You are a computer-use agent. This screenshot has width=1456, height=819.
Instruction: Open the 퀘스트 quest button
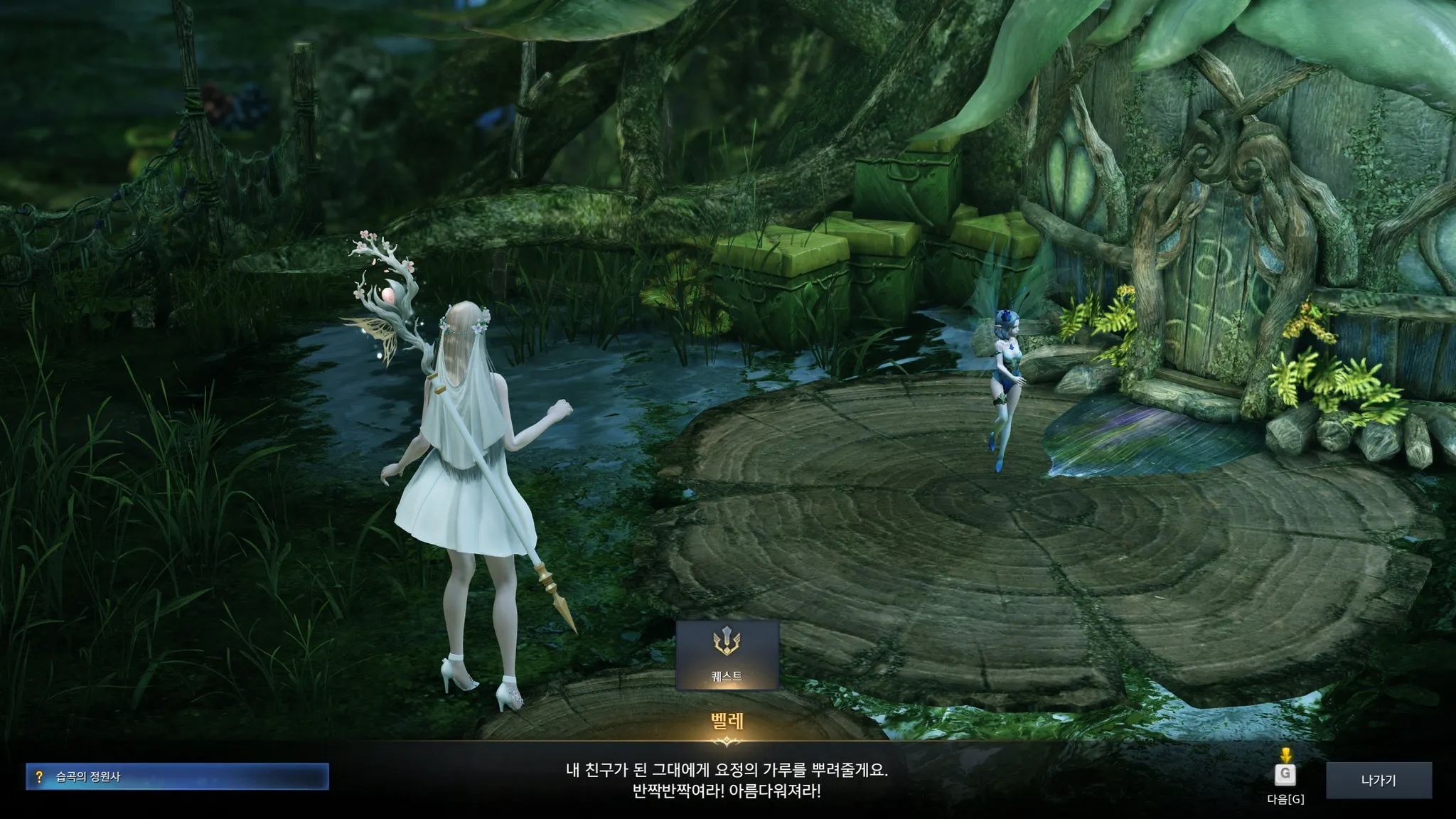point(727,655)
